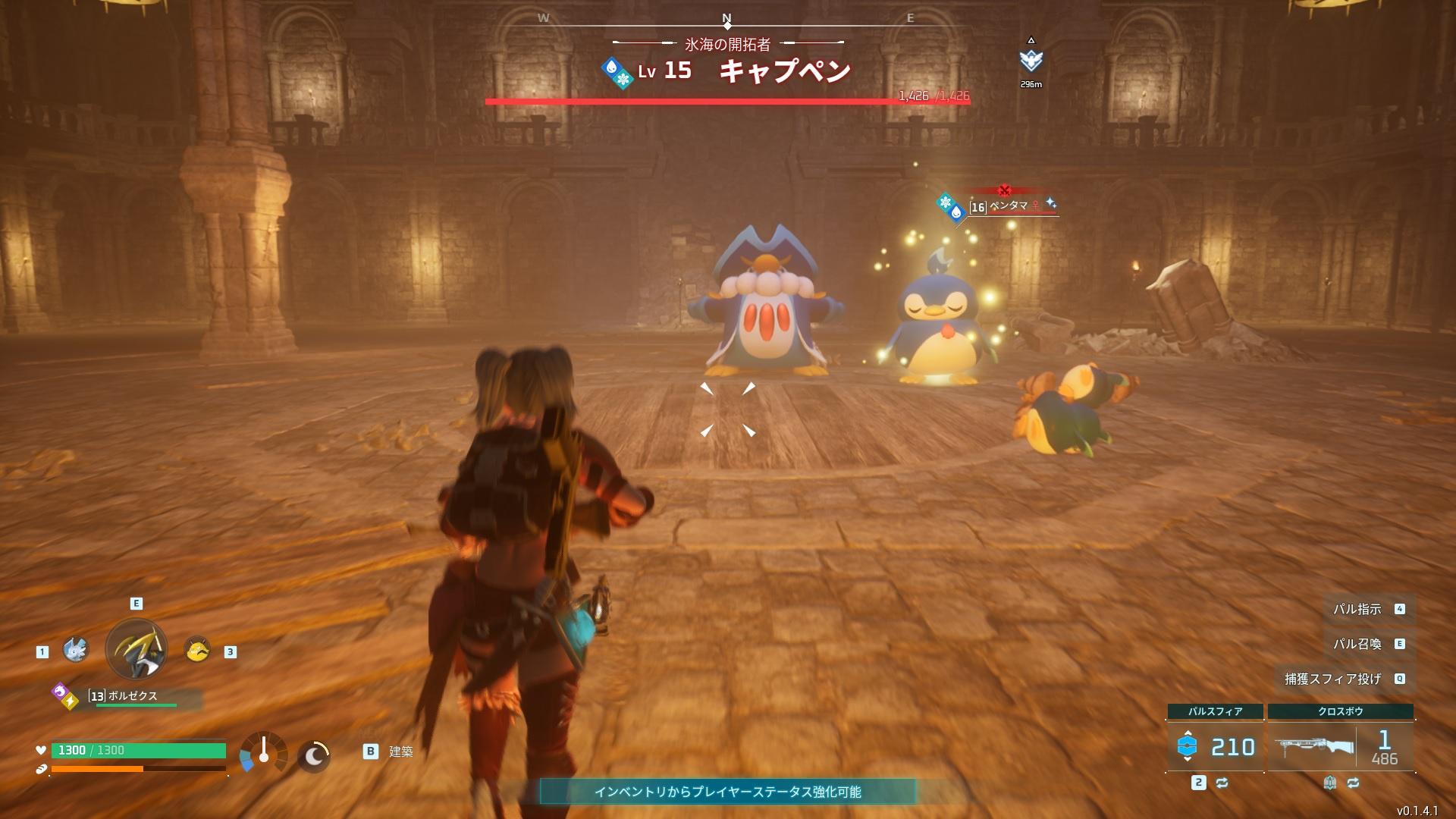The width and height of the screenshot is (1456, 819).
Task: Select the active pal portrait in party wheel
Action: tap(136, 649)
